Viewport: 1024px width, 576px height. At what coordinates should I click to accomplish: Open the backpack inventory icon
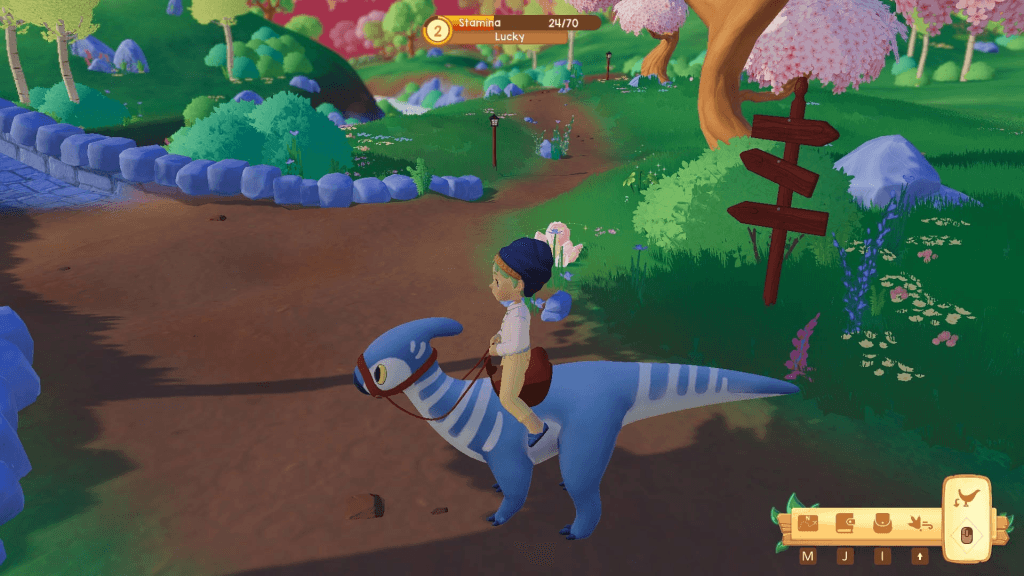[882, 523]
